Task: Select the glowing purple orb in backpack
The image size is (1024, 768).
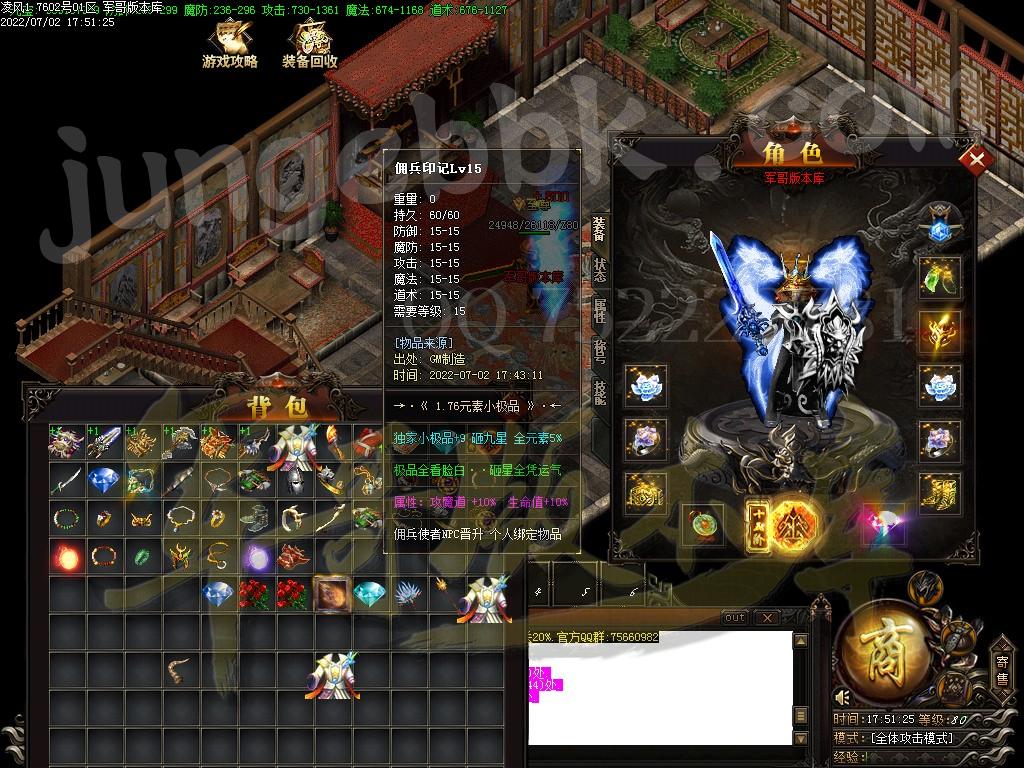Action: pos(255,555)
